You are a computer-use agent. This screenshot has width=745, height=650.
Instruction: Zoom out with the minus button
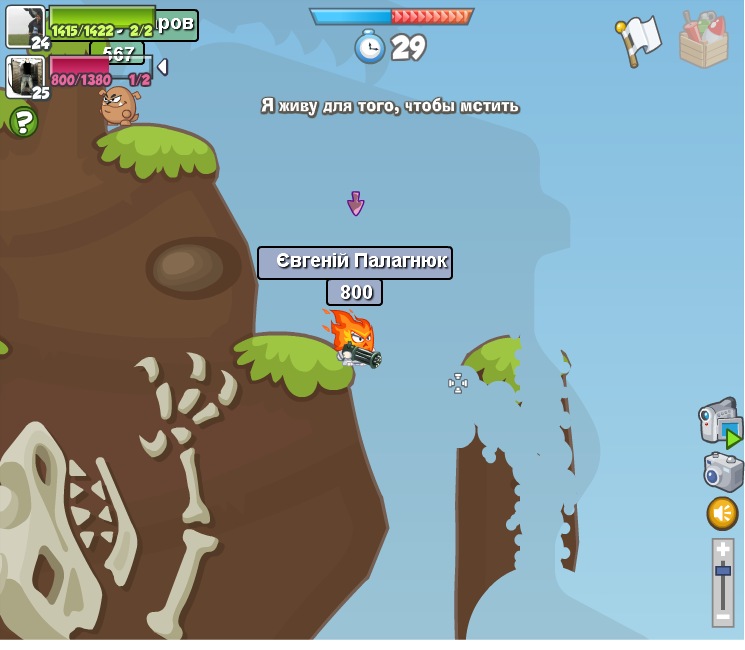tap(722, 617)
